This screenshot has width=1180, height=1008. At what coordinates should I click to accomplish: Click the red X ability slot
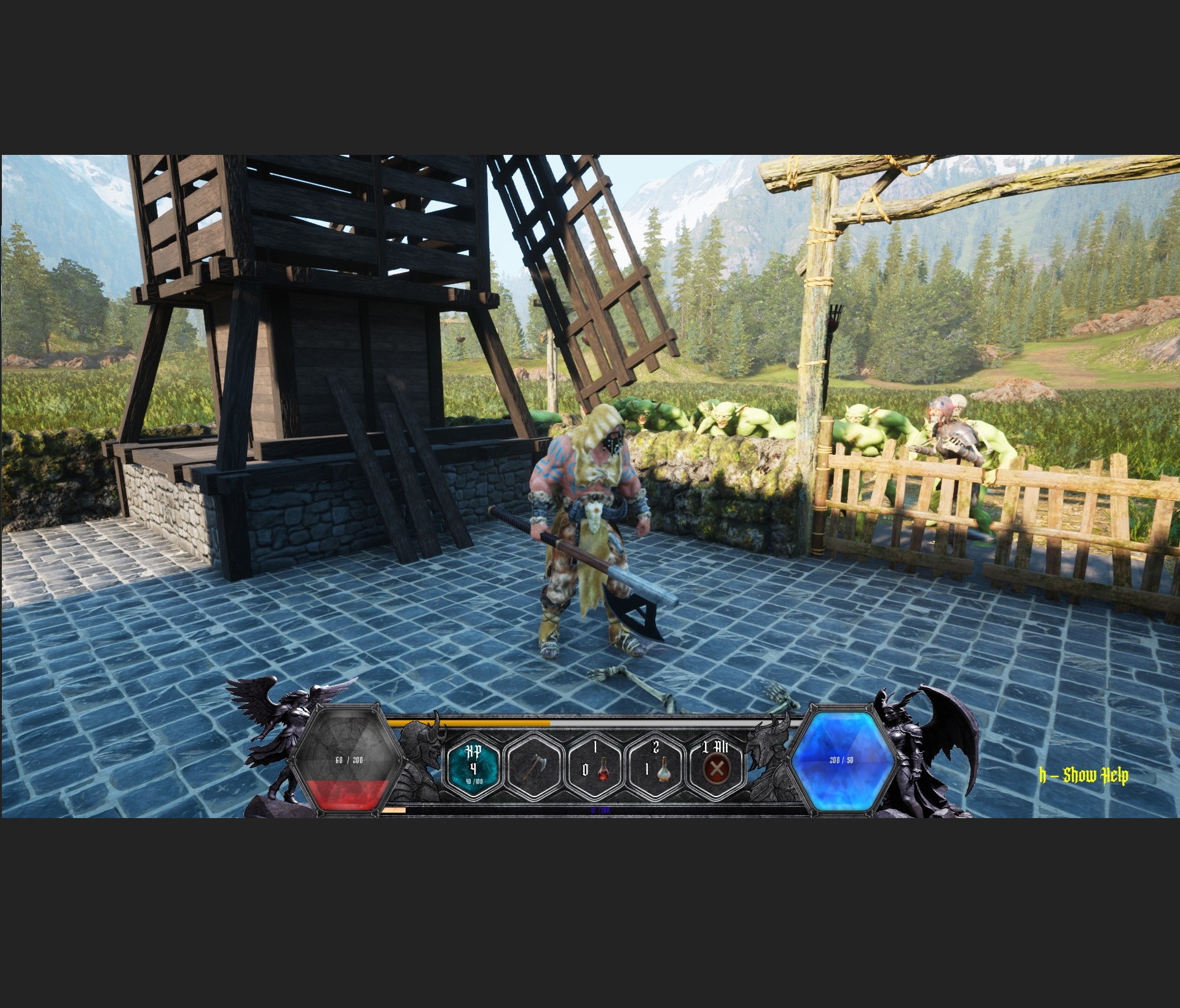[715, 767]
